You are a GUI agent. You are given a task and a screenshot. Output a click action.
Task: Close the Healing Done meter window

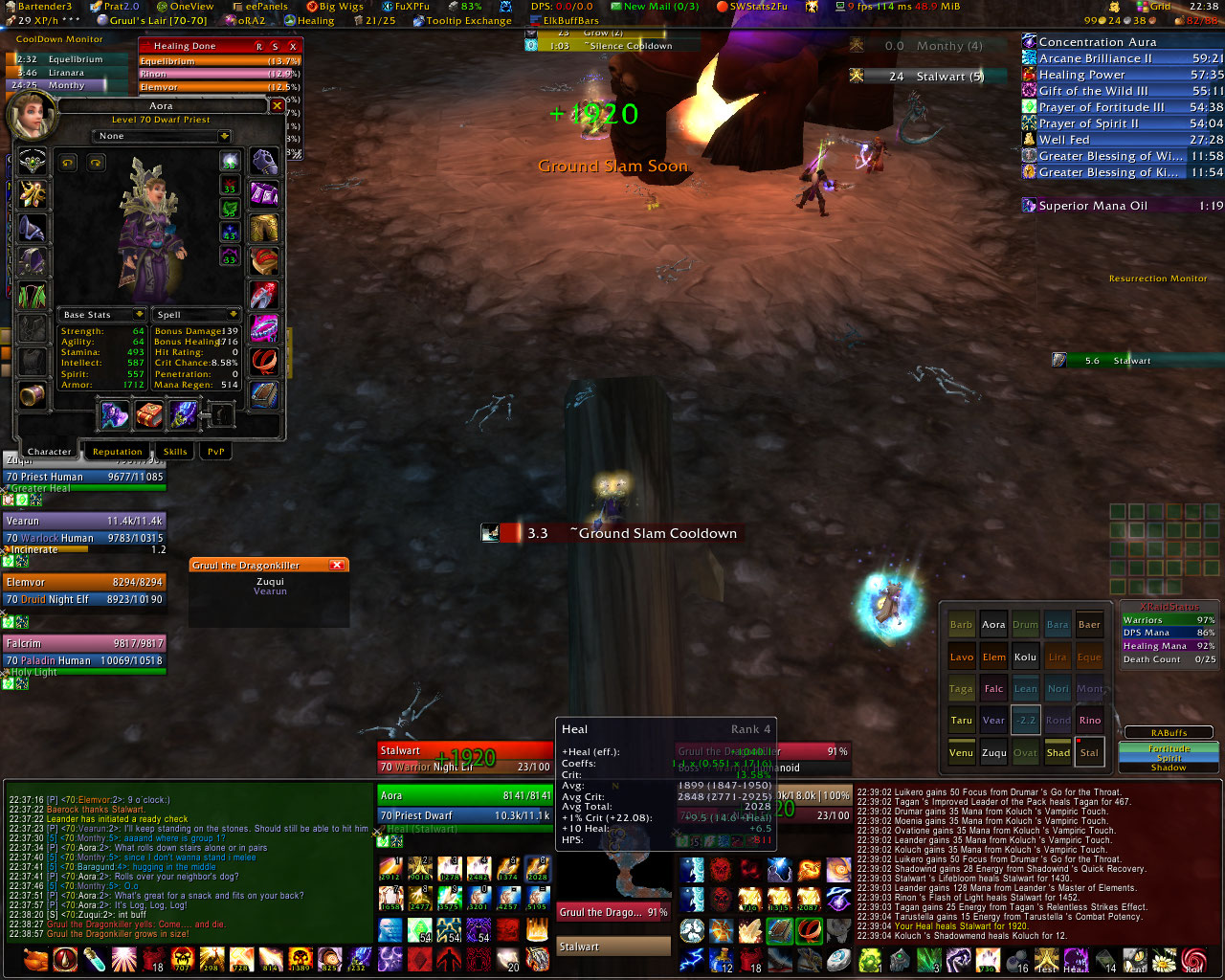(x=293, y=46)
